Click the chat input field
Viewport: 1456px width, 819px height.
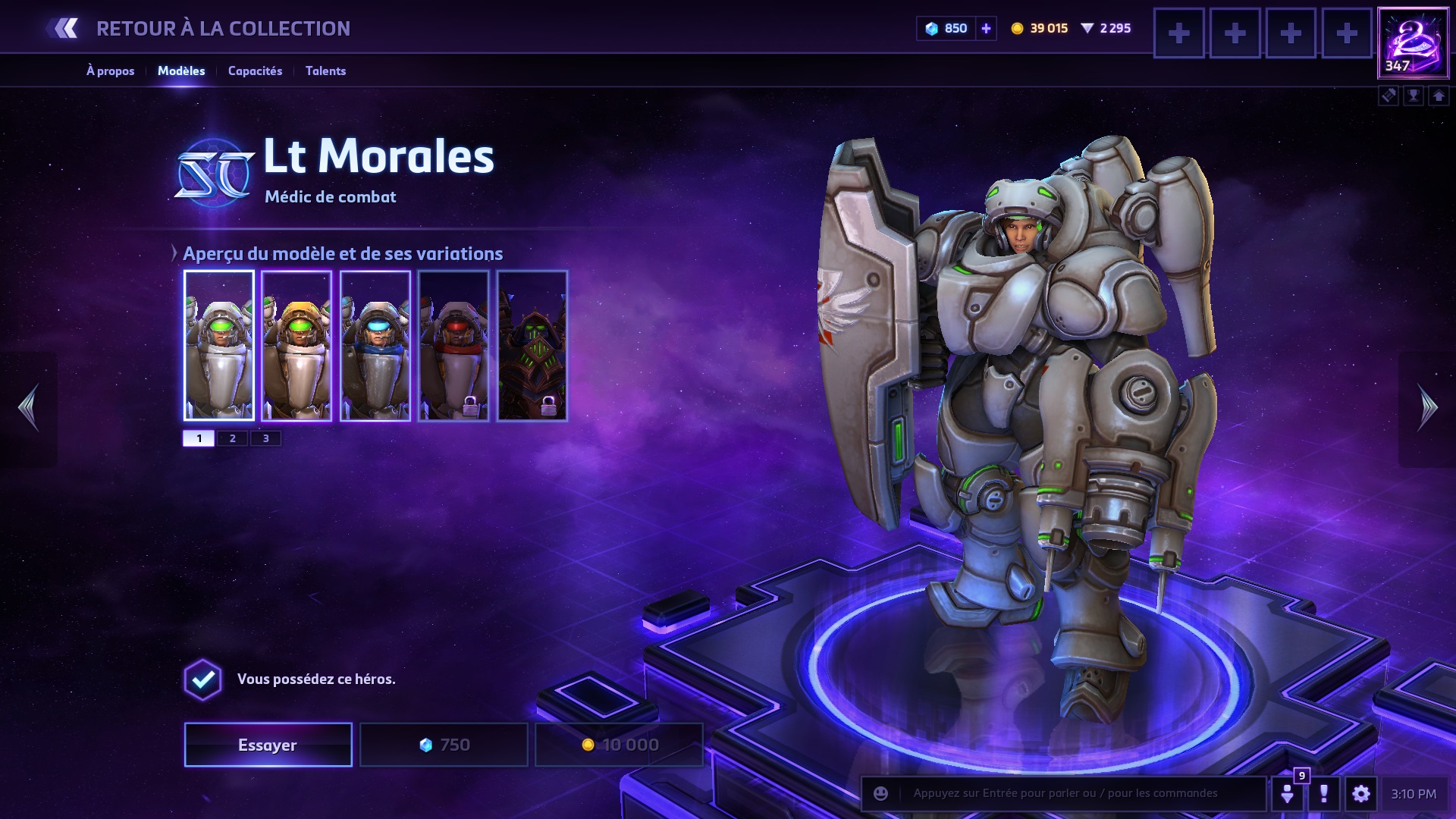1077,794
